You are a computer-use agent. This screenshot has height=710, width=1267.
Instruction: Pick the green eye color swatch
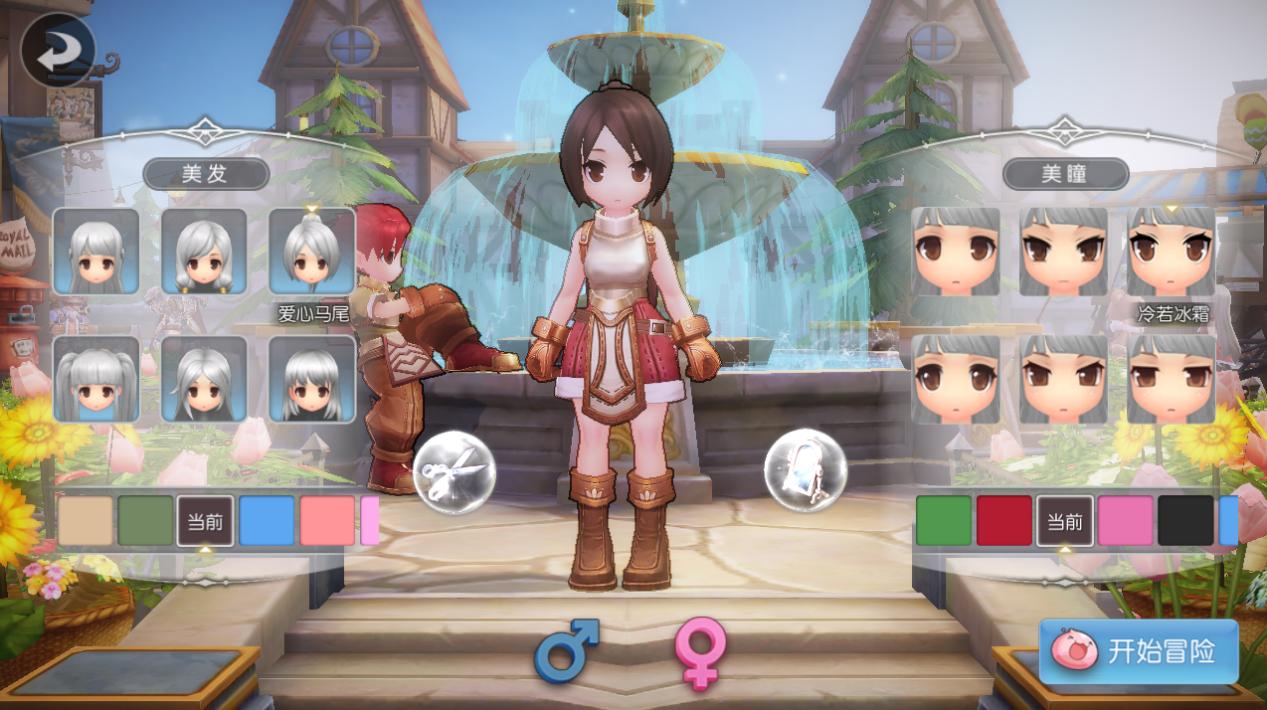[943, 521]
